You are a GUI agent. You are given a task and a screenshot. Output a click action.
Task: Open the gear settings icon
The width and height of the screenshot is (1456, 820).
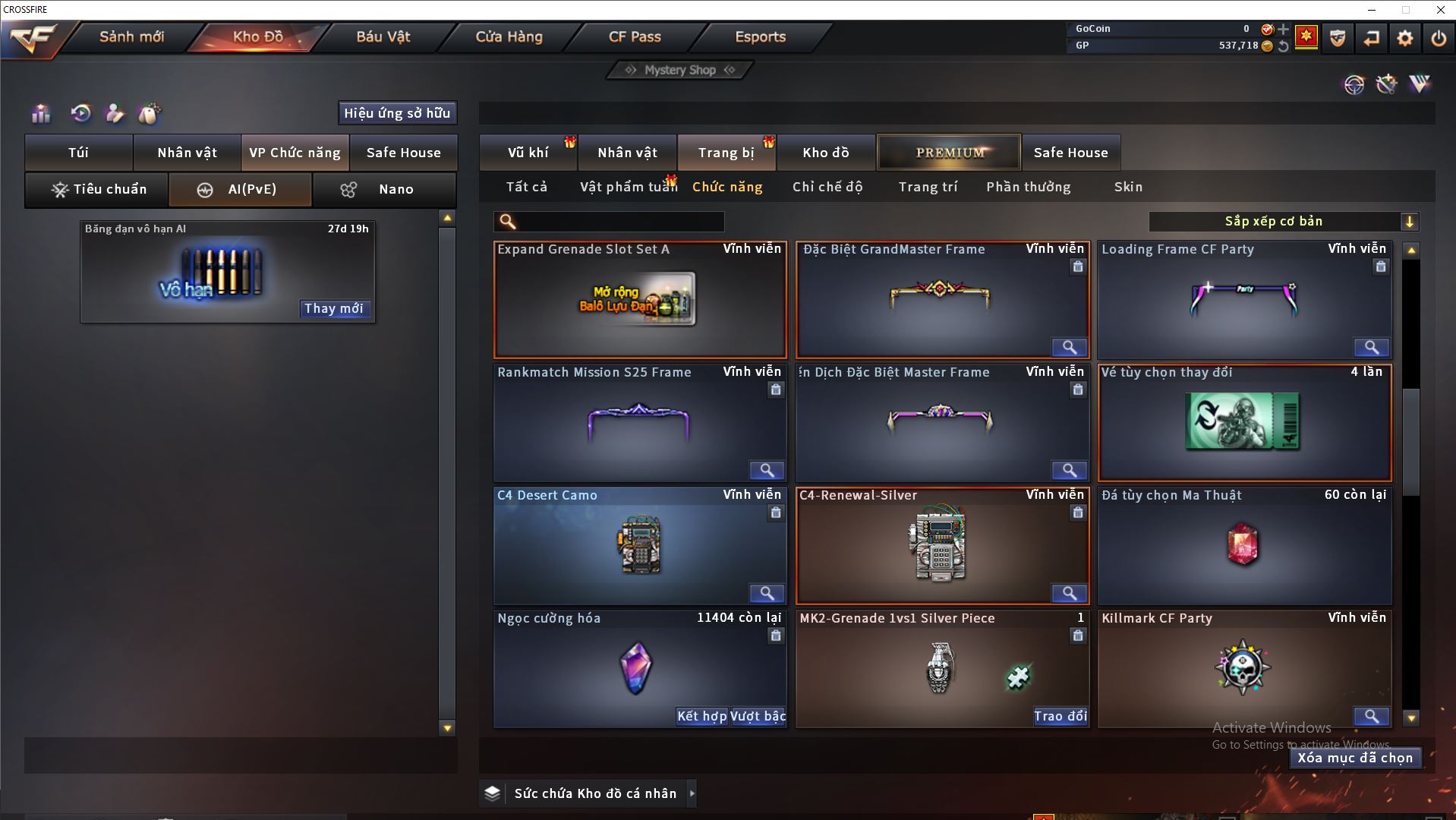pos(1404,38)
